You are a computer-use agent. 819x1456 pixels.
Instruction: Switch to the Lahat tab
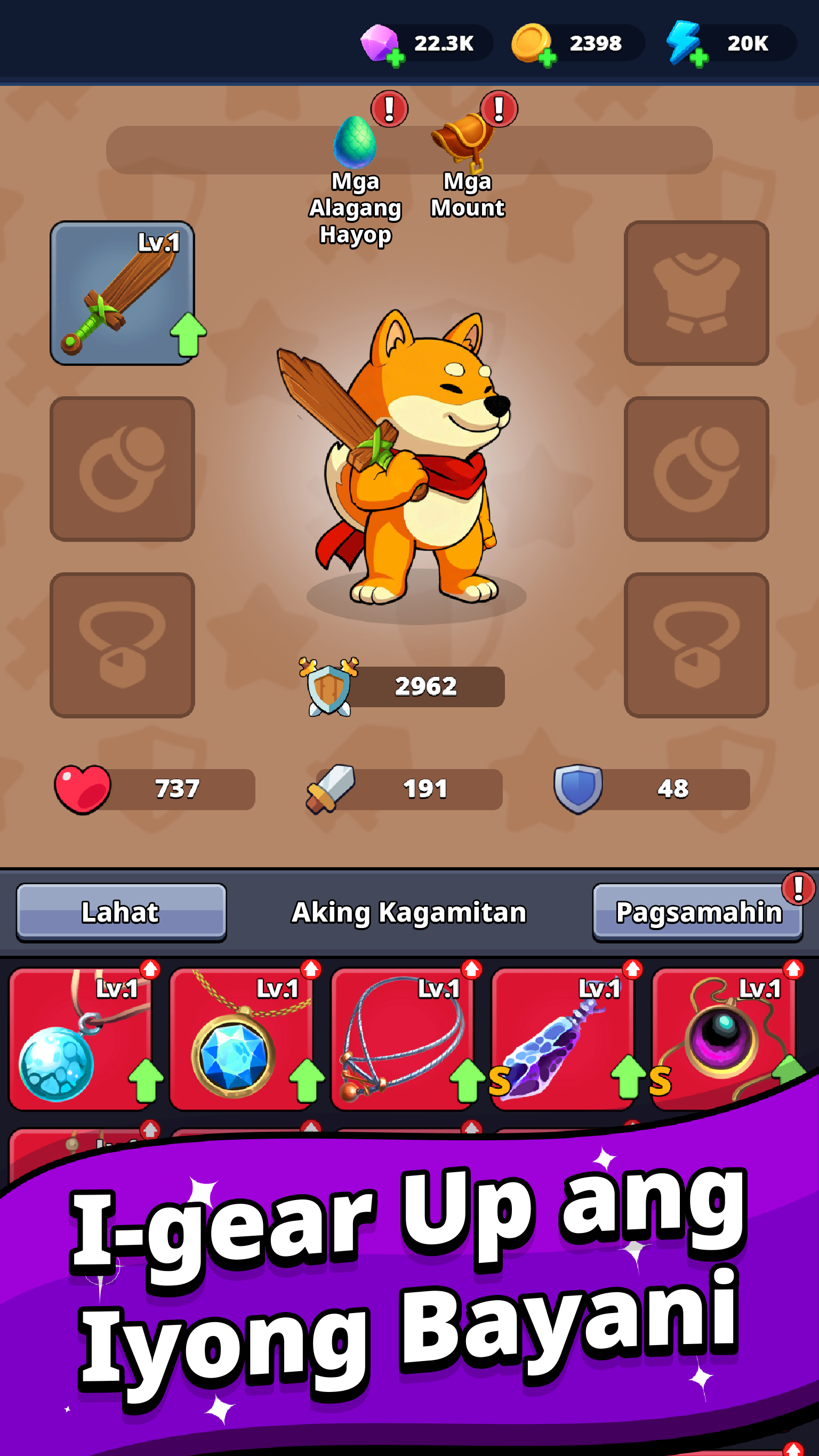122,911
